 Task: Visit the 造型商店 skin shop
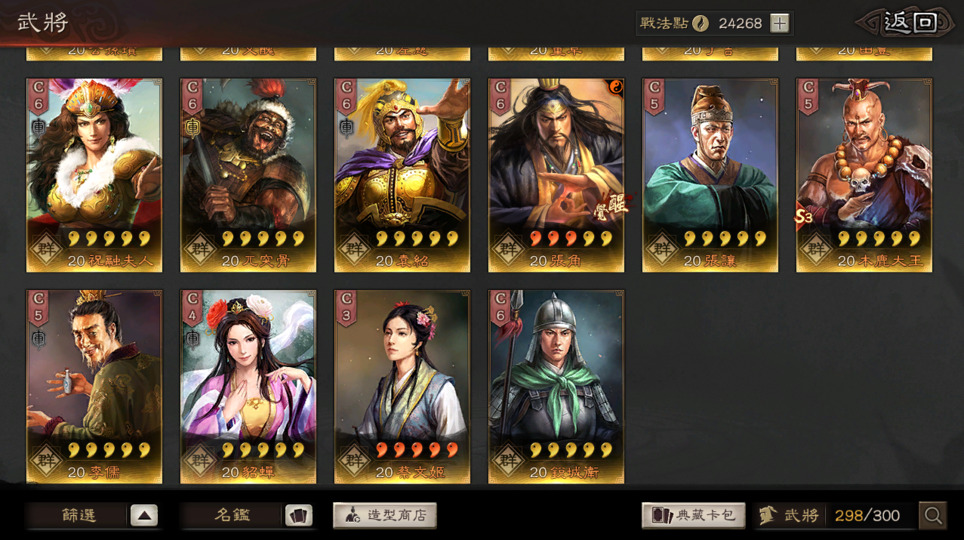point(385,516)
